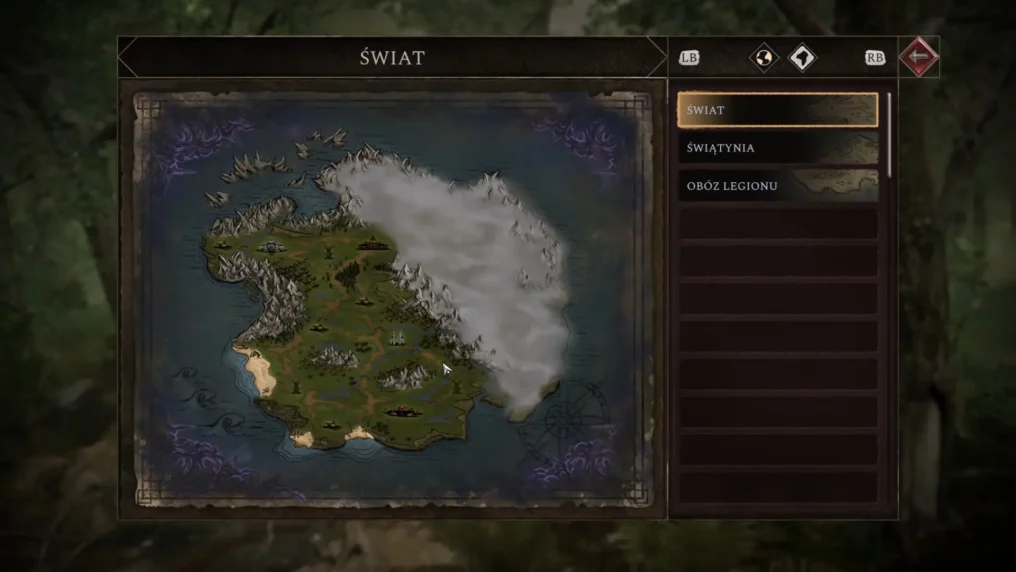Choose the Obóz Legionu map entry
The height and width of the screenshot is (572, 1016).
click(777, 186)
